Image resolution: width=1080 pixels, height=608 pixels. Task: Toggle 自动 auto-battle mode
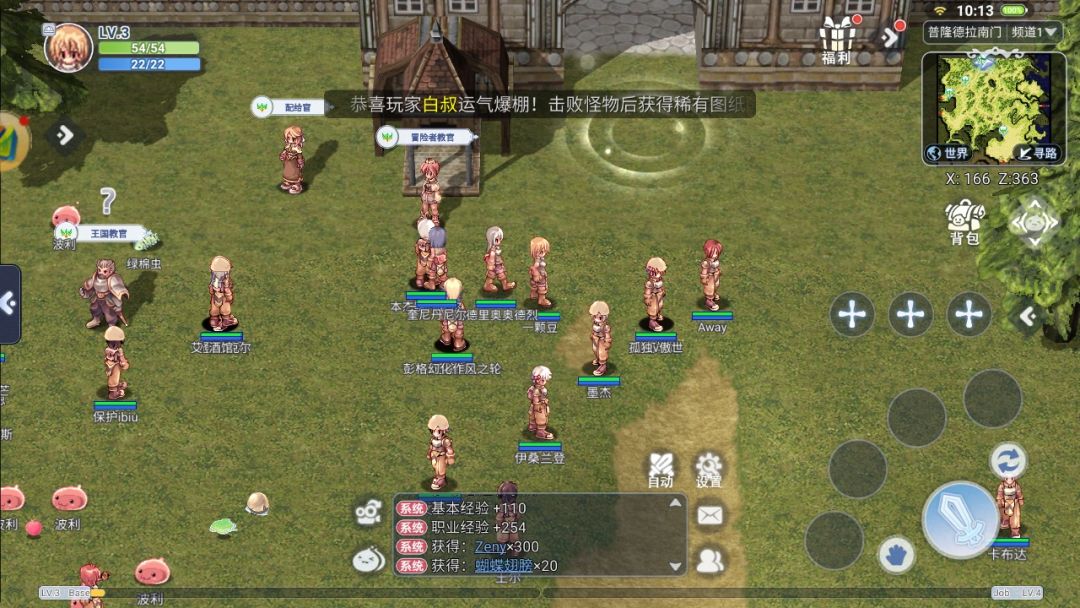(660, 468)
